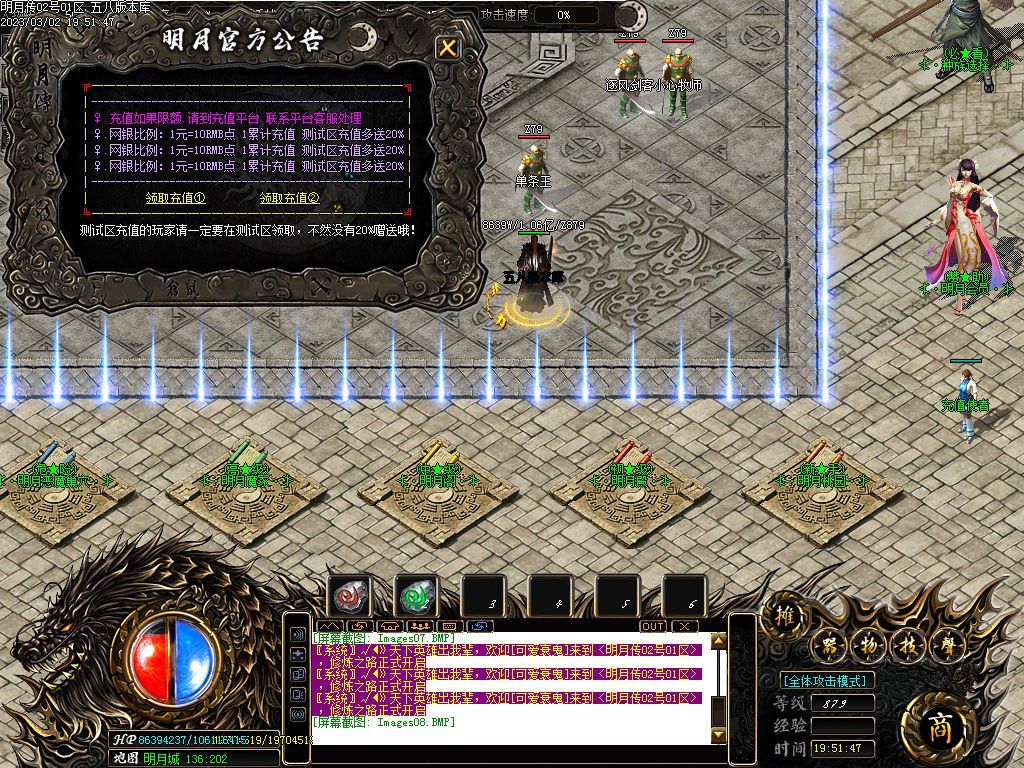The image size is (1024, 768).
Task: Select the speaker chat channel icon
Action: pos(298,634)
